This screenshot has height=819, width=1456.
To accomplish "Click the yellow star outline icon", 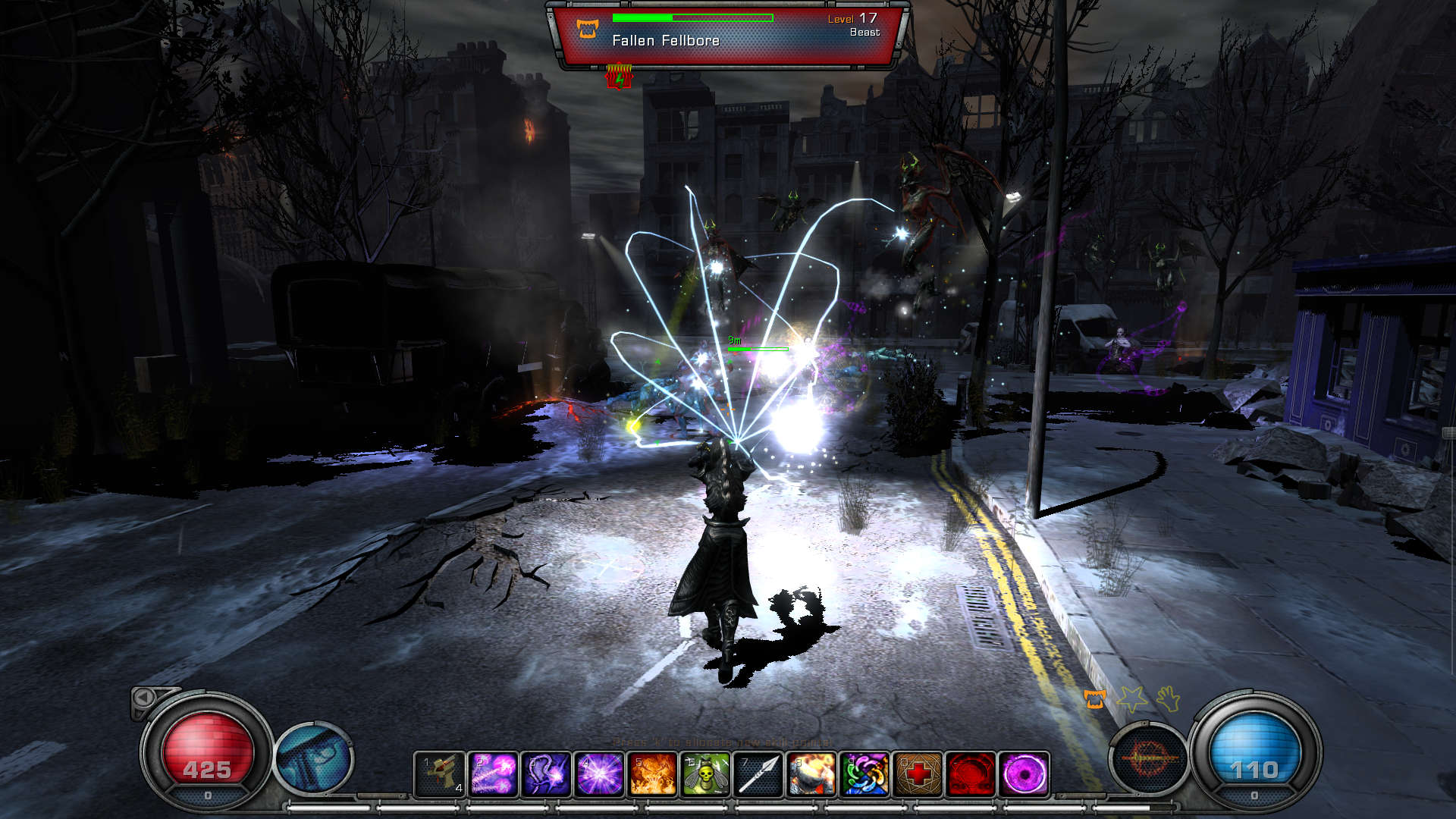I will [x=1132, y=699].
